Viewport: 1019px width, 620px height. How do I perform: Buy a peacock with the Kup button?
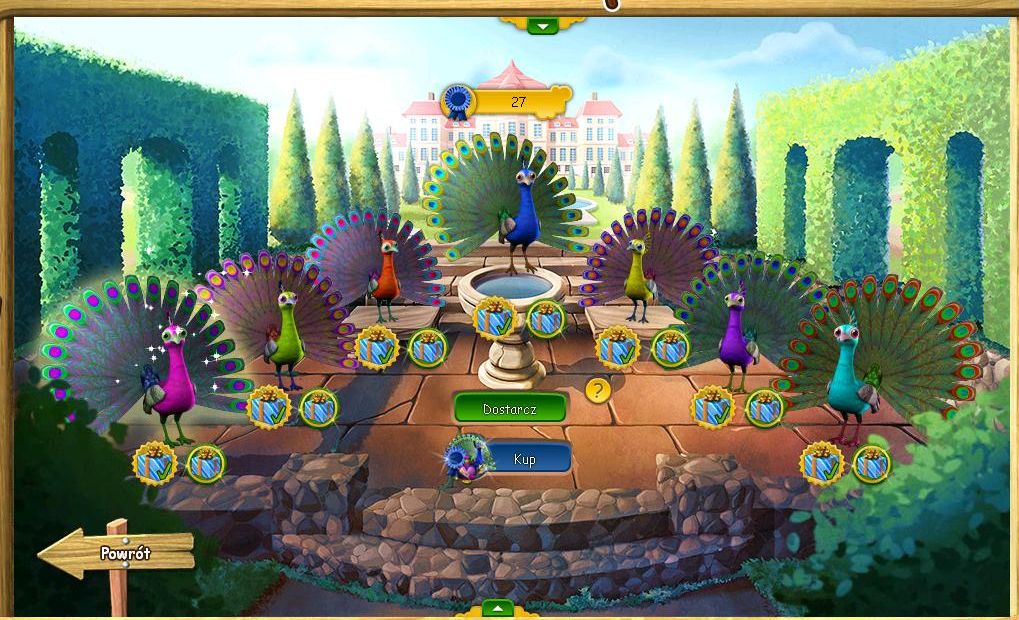click(526, 458)
